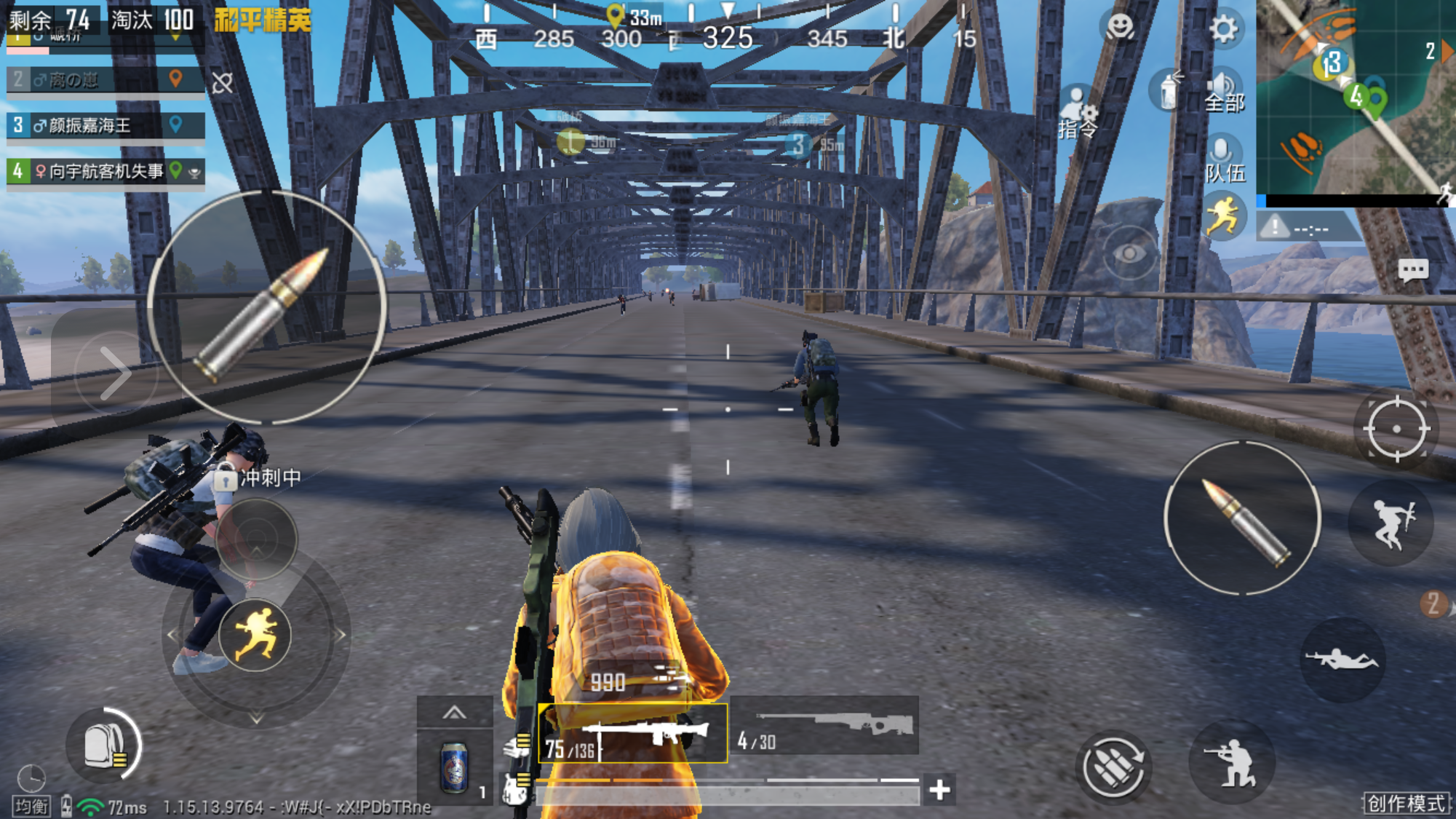Toggle the eye free-look button
The width and height of the screenshot is (1456, 819).
coord(1129,253)
